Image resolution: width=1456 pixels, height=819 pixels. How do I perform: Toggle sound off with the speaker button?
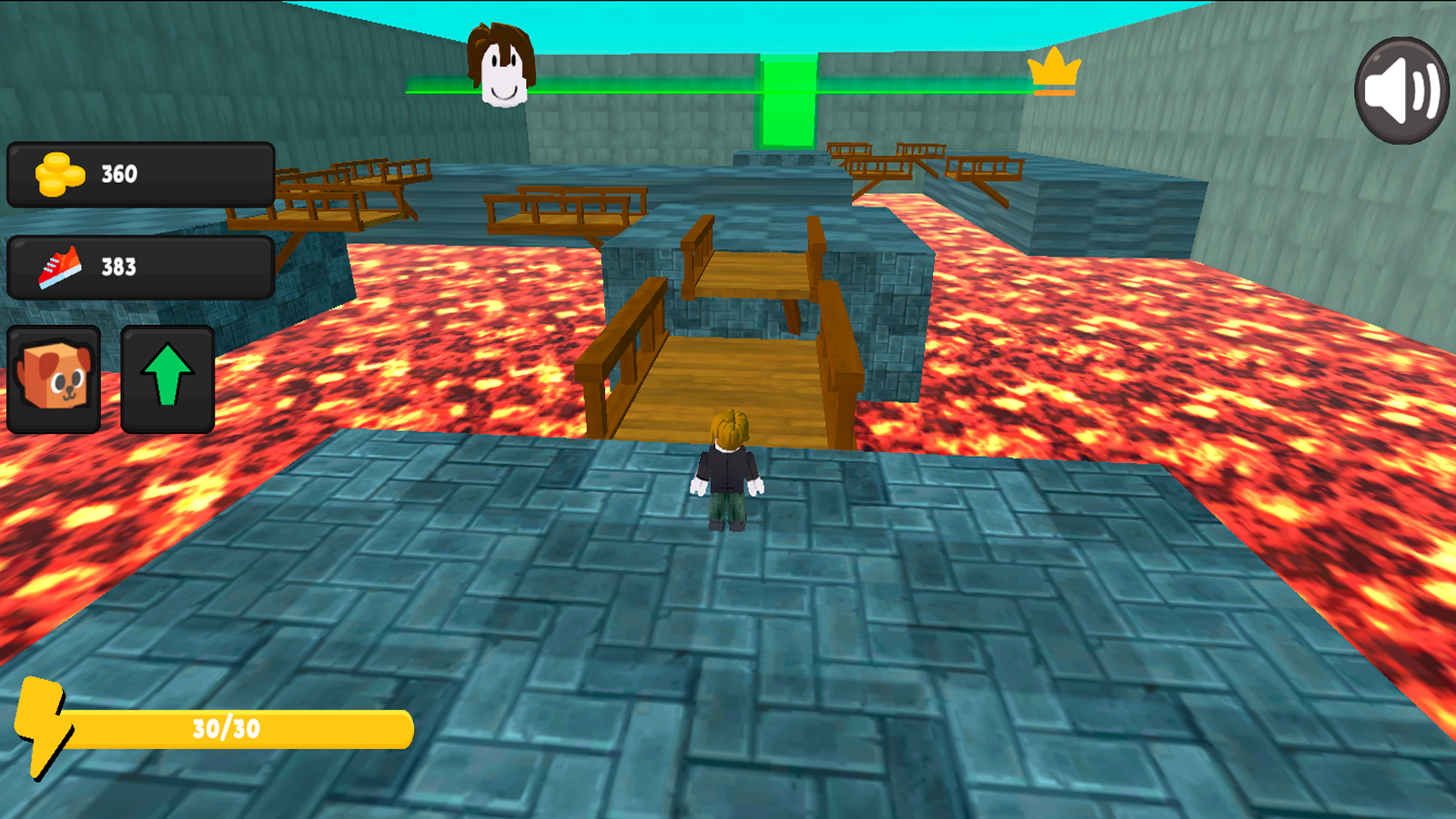1399,86
